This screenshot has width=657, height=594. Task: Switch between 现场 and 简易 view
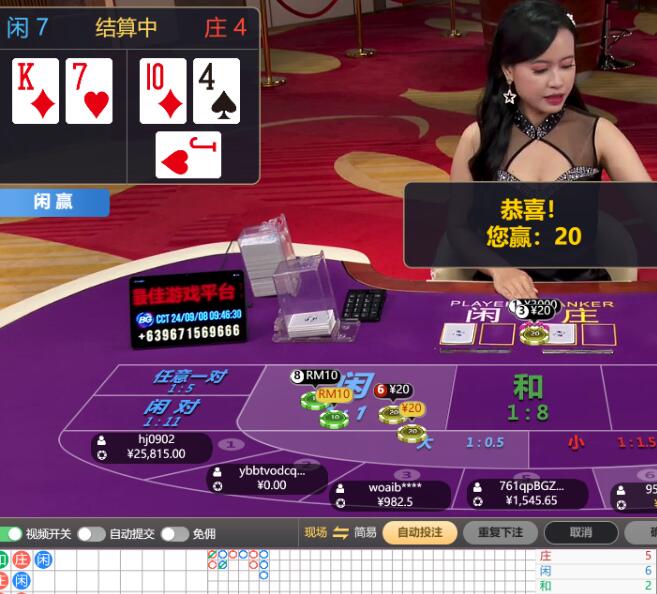(x=340, y=533)
